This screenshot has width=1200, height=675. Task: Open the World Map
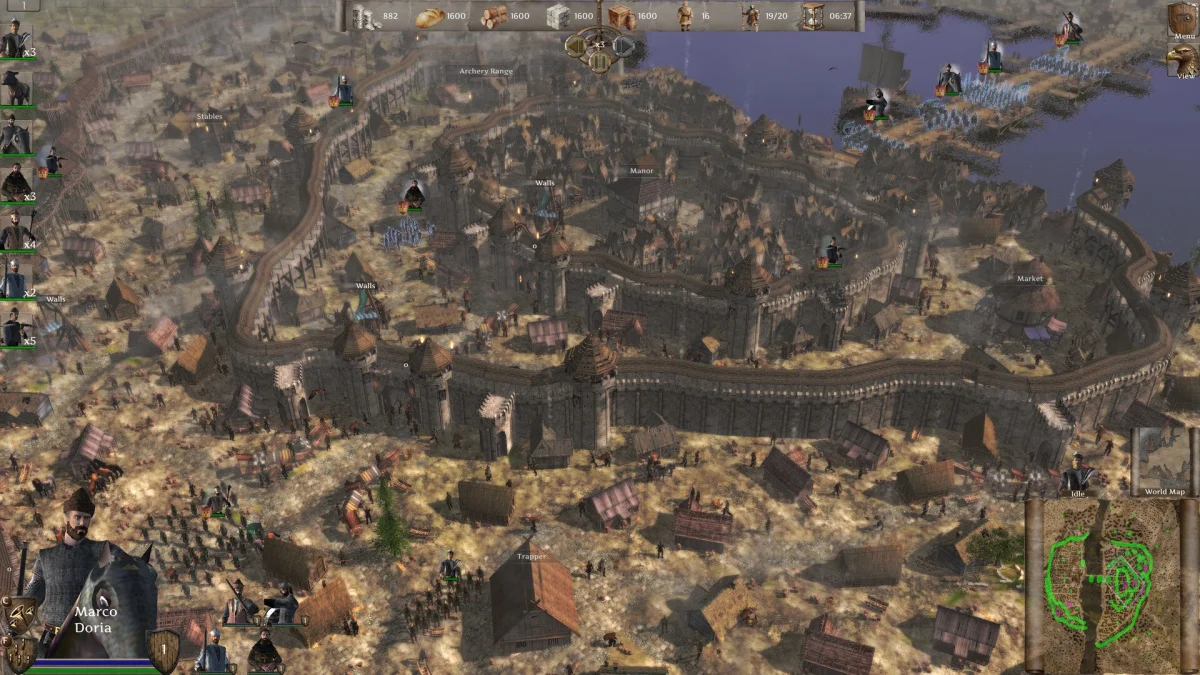1164,464
